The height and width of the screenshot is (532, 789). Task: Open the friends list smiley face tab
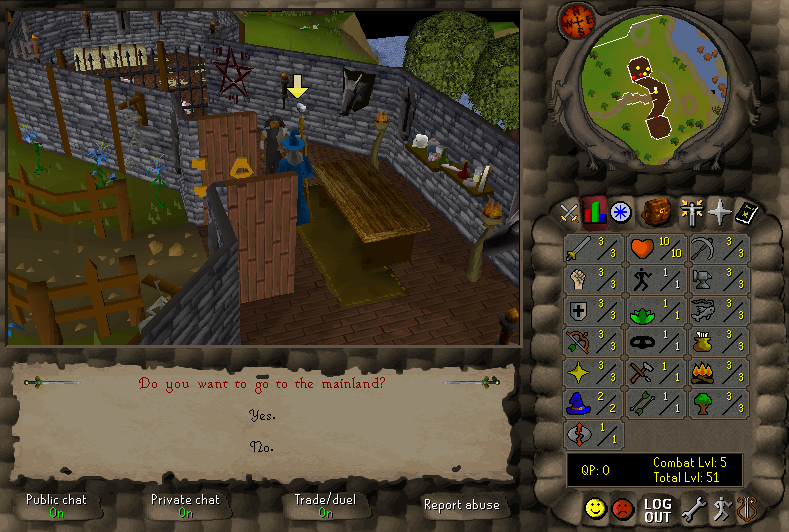[x=596, y=510]
